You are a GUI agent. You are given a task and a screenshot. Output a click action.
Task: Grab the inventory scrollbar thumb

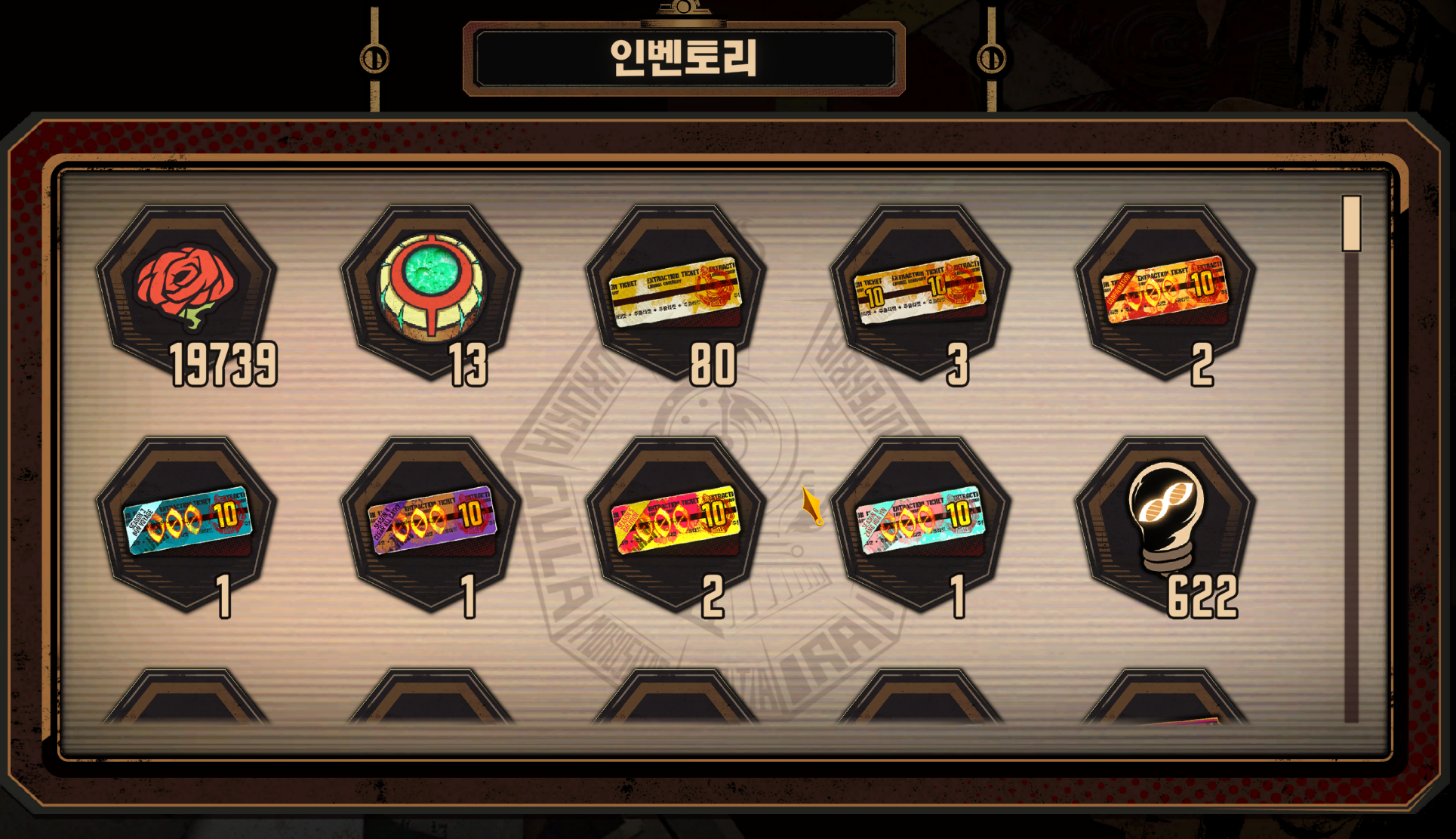[x=1351, y=224]
